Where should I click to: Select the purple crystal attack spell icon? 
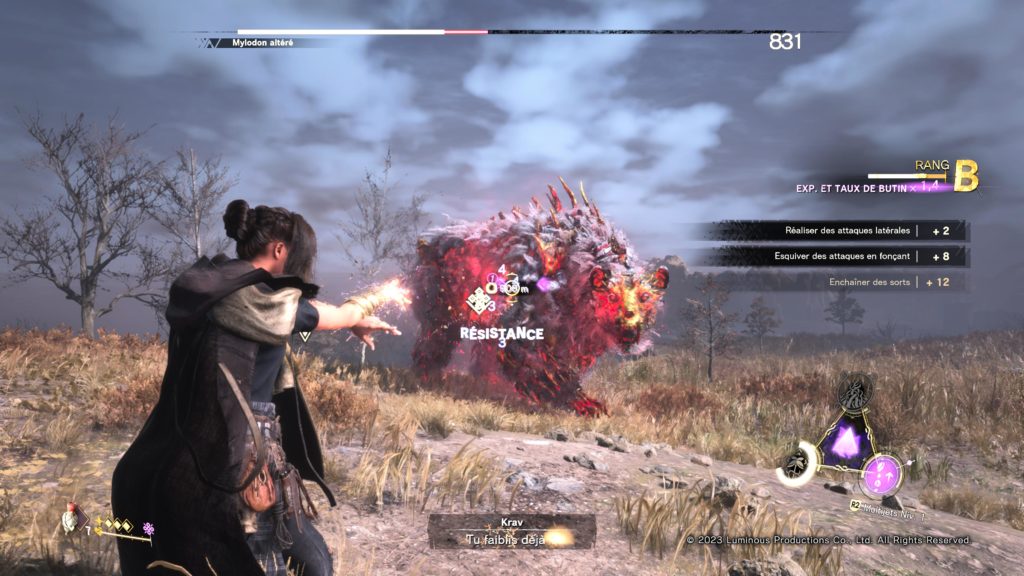pos(848,440)
